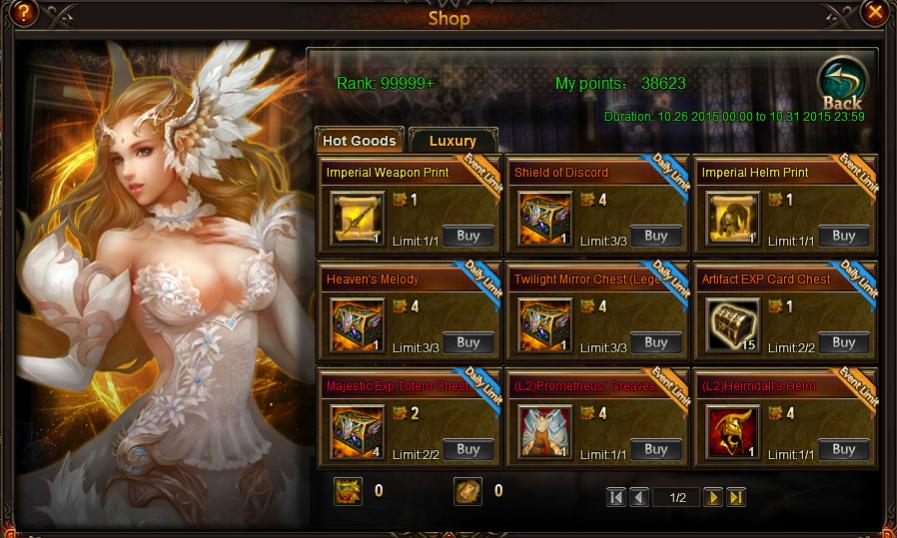Buy the Heaven's Melody chest
Screen dimensions: 897x538
point(468,343)
